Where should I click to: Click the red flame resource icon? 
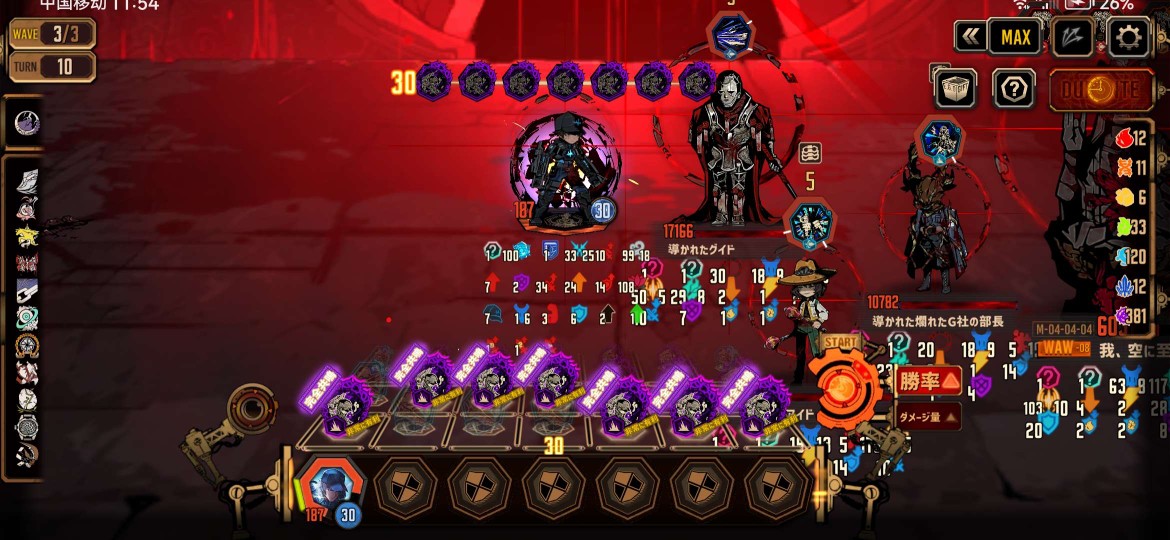(1123, 140)
